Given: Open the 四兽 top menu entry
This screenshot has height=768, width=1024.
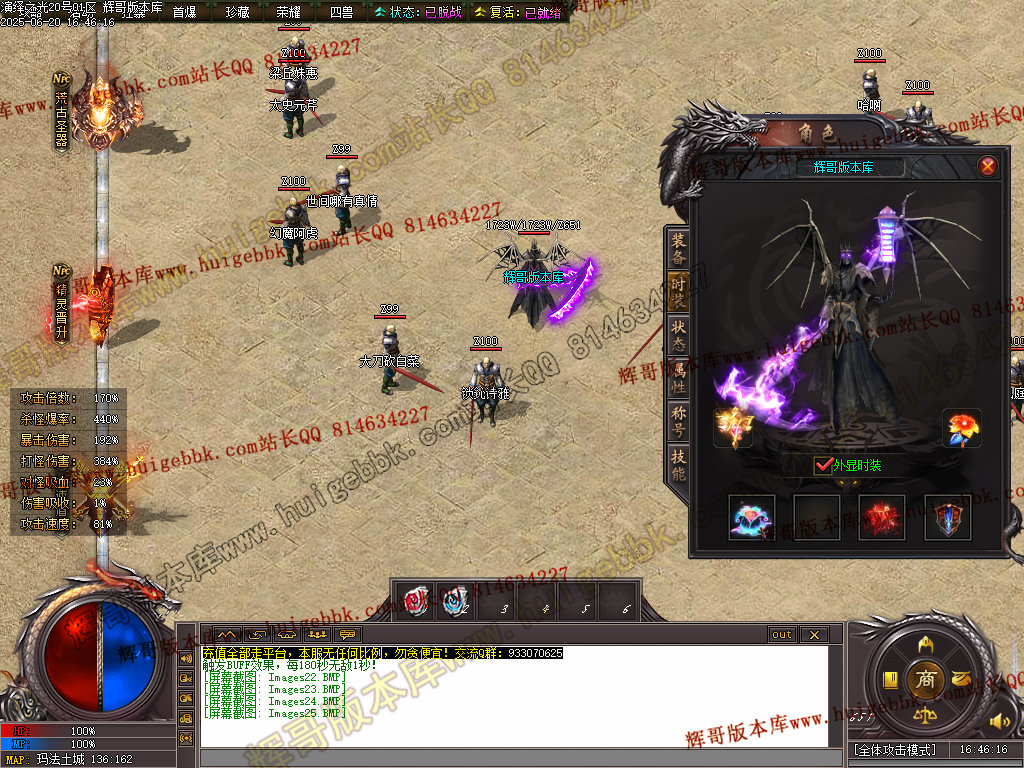Looking at the screenshot, I should pos(341,12).
